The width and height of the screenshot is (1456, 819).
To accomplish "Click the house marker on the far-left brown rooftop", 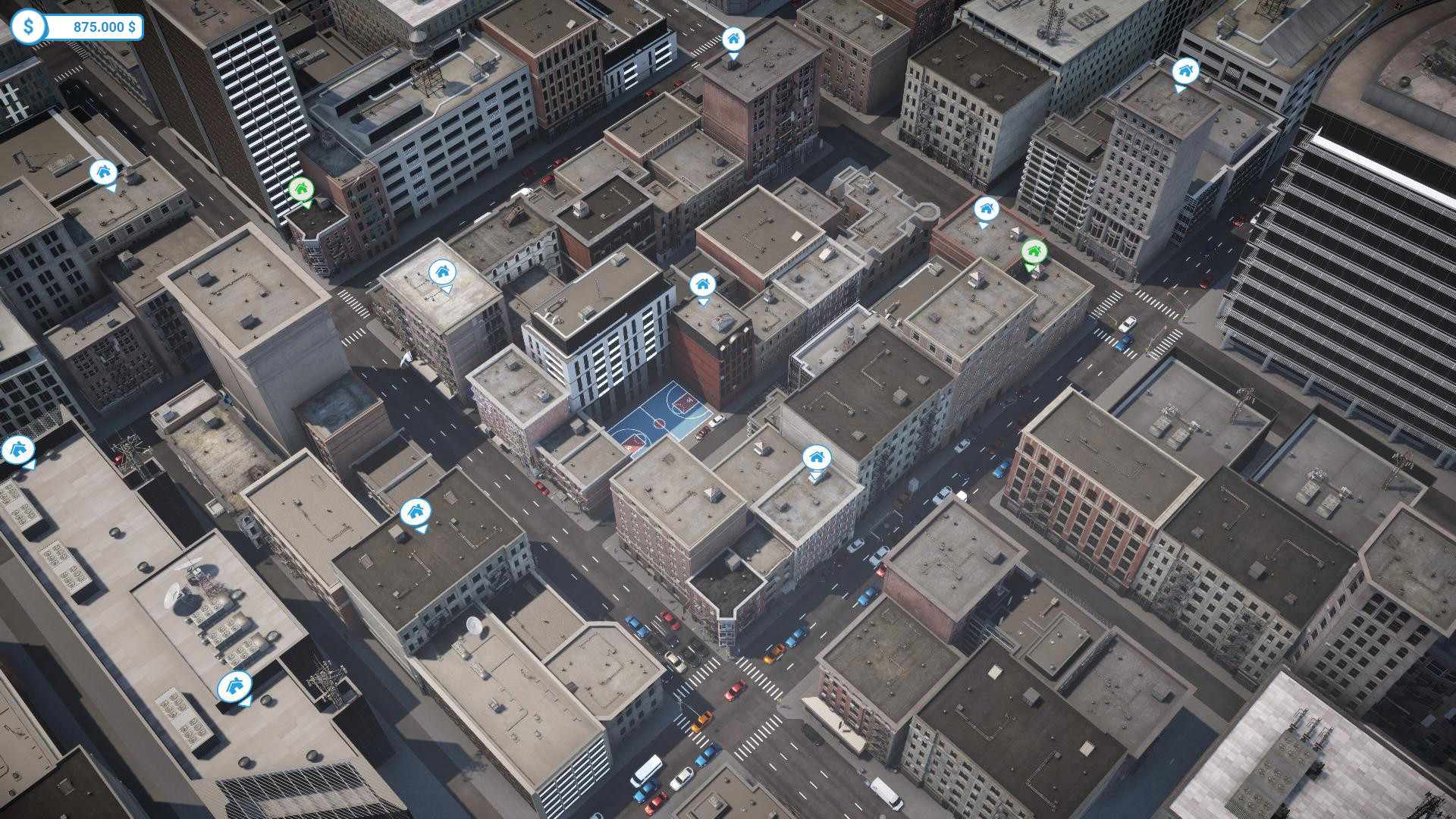I will 104,173.
